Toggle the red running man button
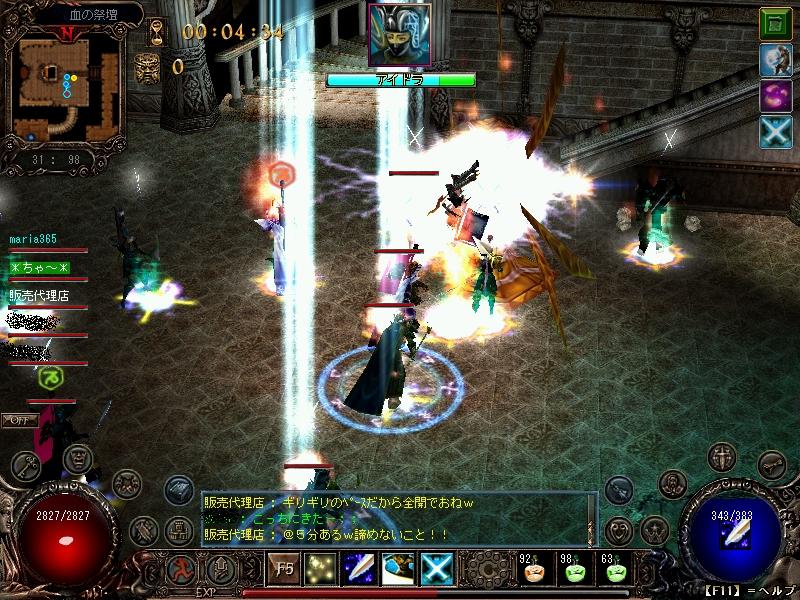This screenshot has width=800, height=600. (183, 570)
